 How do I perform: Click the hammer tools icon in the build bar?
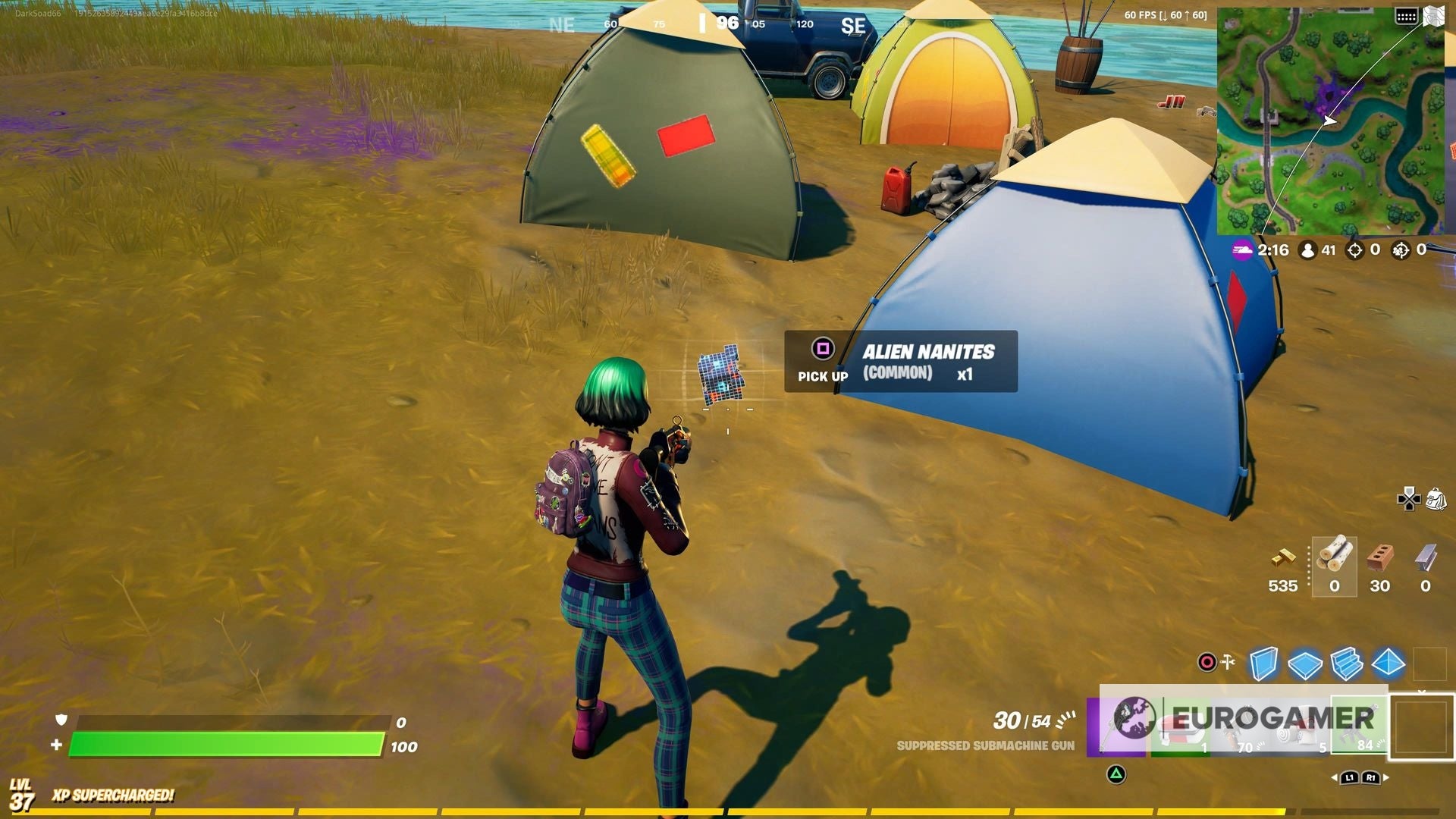coord(1228,661)
